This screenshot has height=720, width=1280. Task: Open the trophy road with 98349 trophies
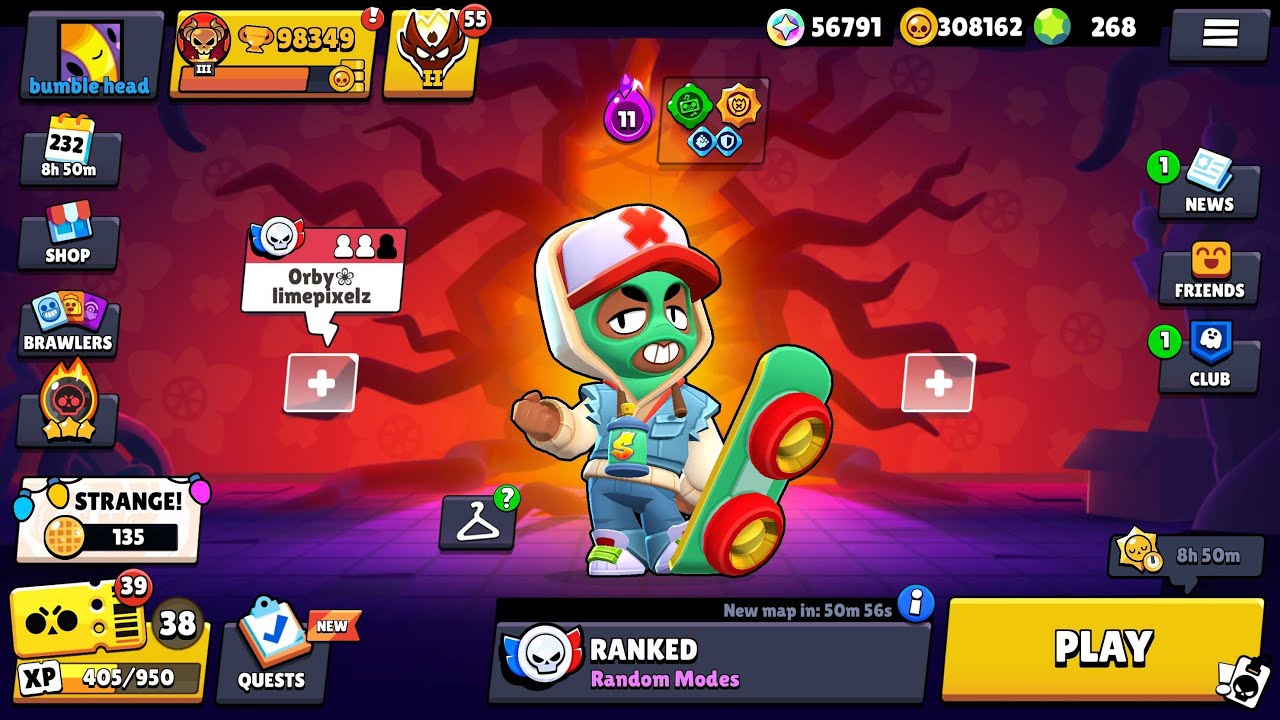[x=272, y=56]
